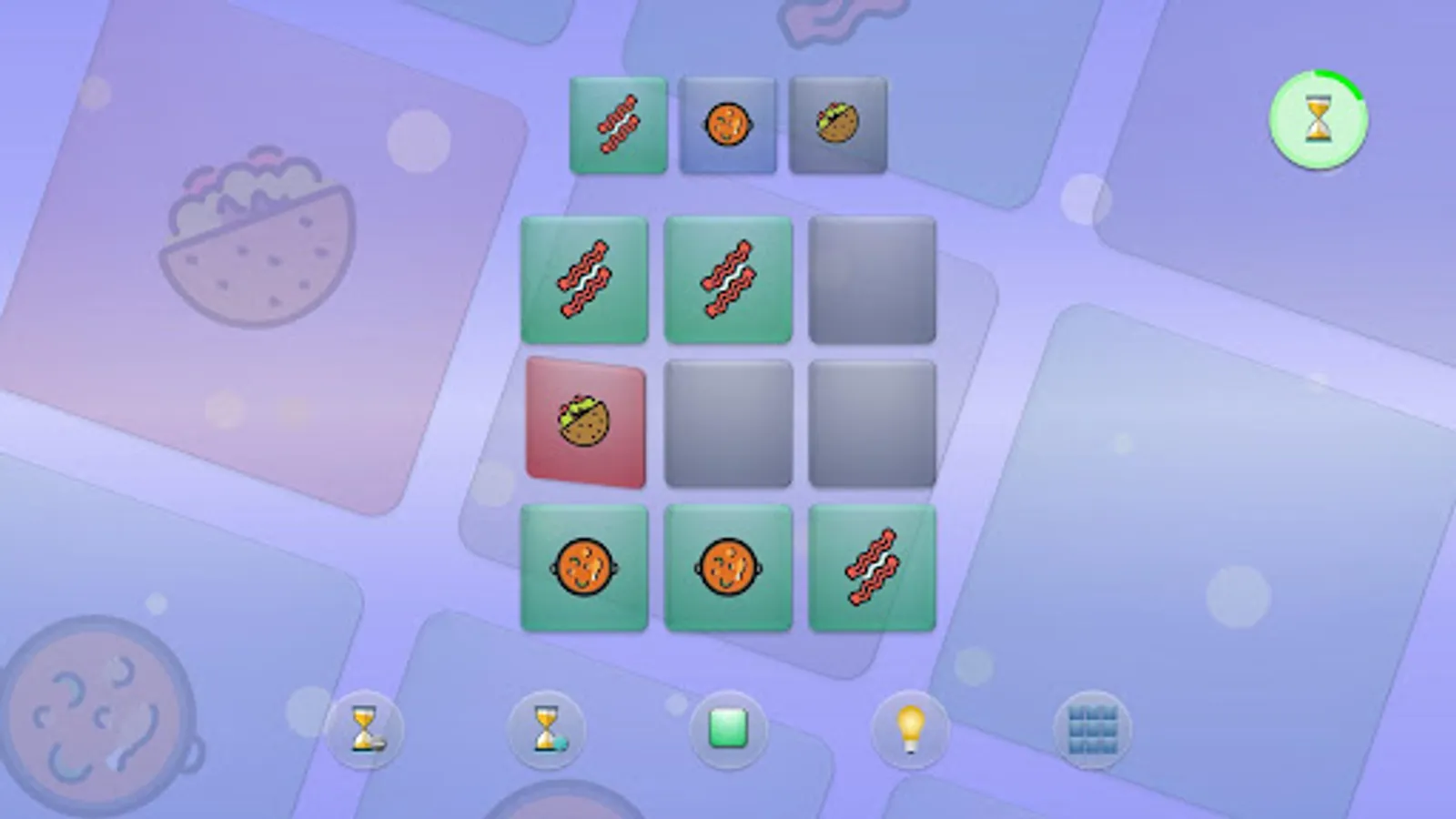Click the green square power-up icon

[x=726, y=733]
